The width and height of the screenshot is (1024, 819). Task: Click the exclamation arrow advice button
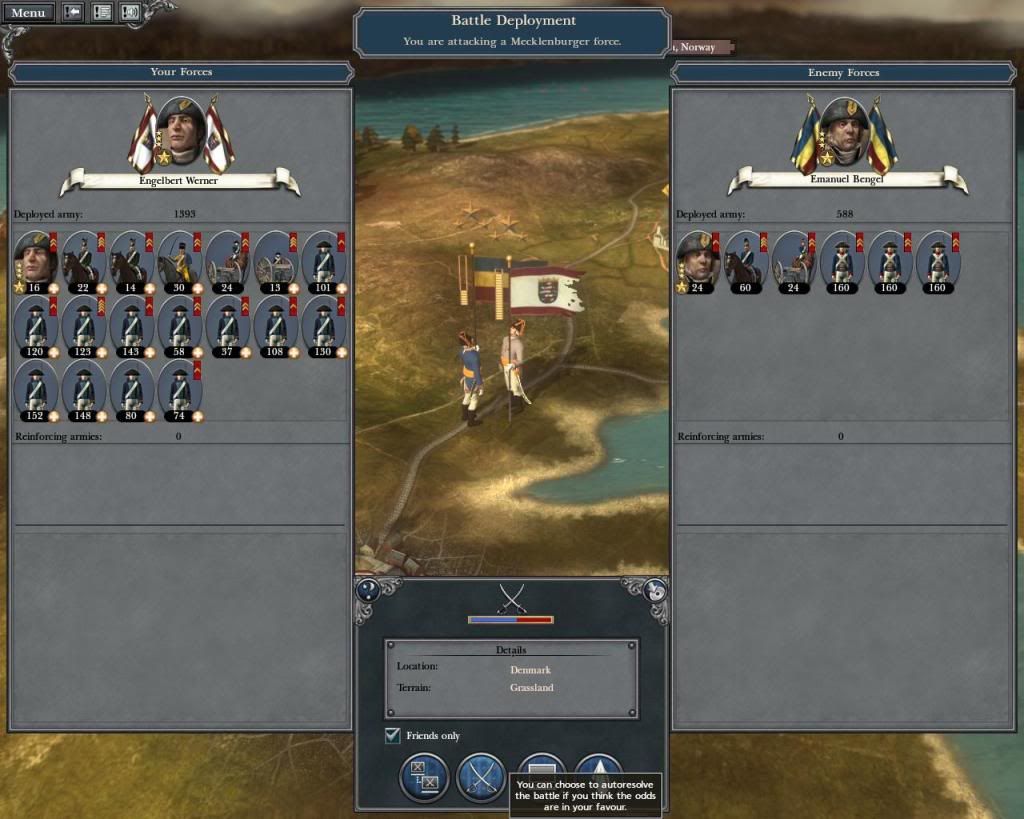(x=73, y=13)
